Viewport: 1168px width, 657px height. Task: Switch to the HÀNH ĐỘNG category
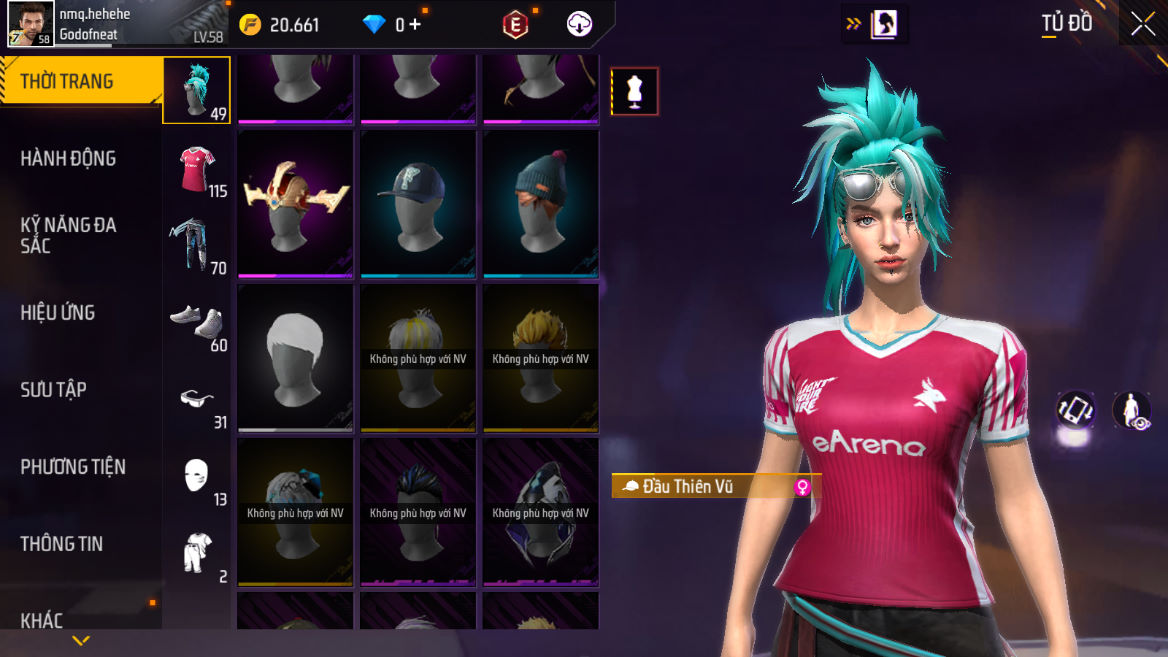pyautogui.click(x=68, y=158)
